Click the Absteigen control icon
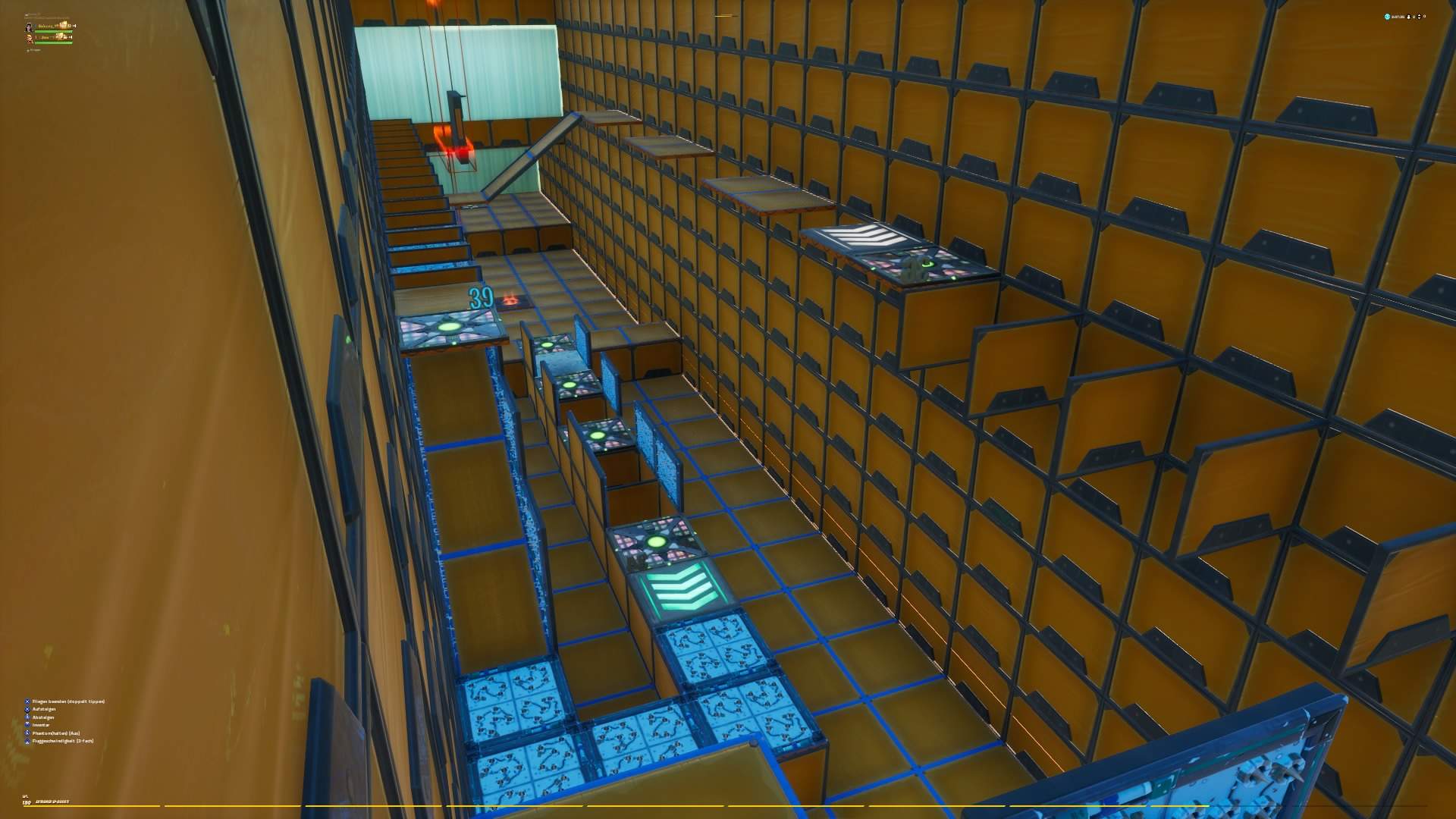The image size is (1456, 819). (x=27, y=717)
